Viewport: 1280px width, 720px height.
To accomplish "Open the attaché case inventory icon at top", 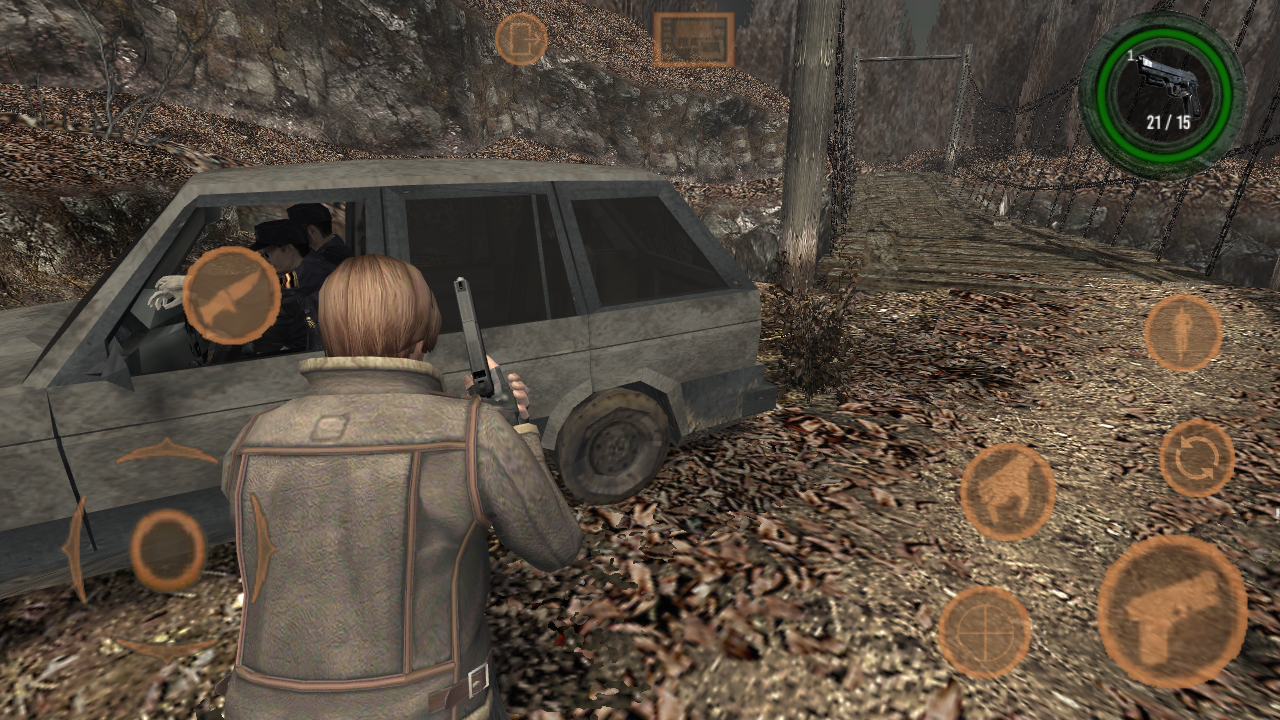I will coord(694,37).
